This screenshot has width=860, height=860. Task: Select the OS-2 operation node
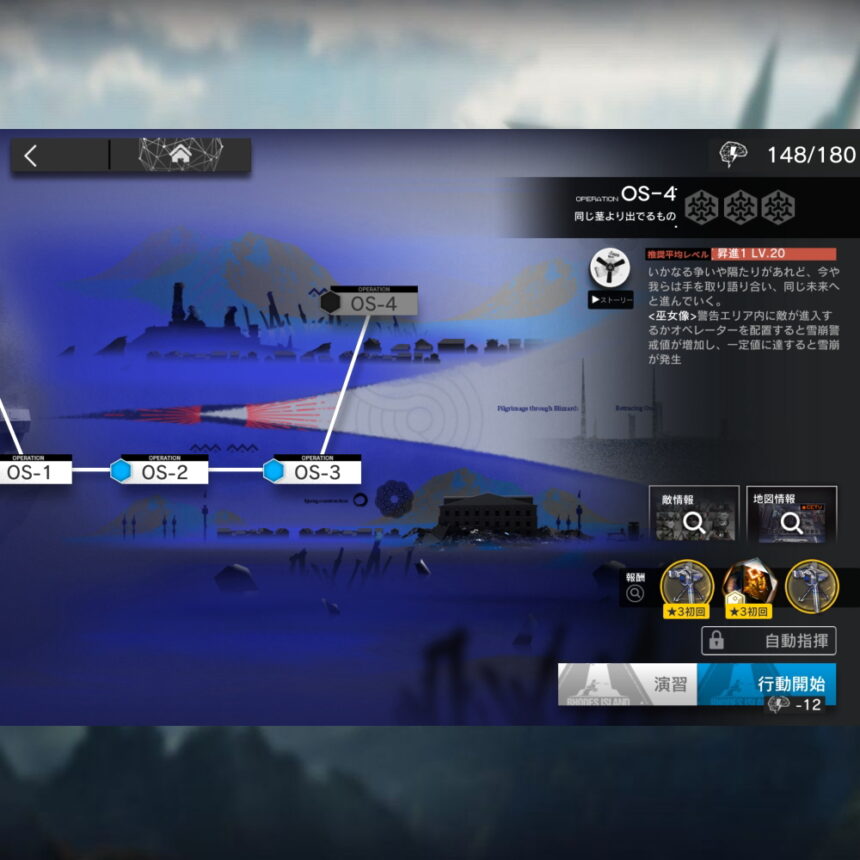pos(163,472)
